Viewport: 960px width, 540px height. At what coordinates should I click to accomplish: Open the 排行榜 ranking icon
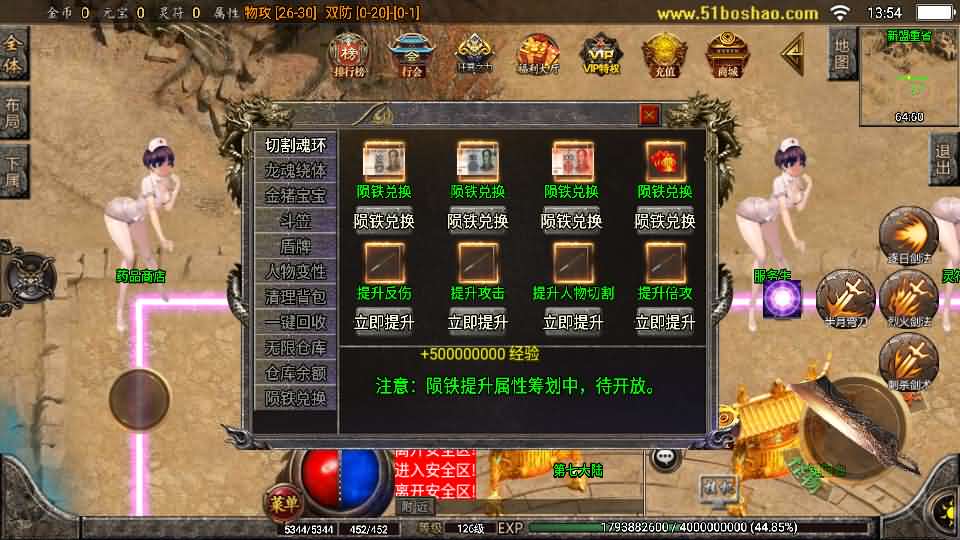pyautogui.click(x=349, y=53)
